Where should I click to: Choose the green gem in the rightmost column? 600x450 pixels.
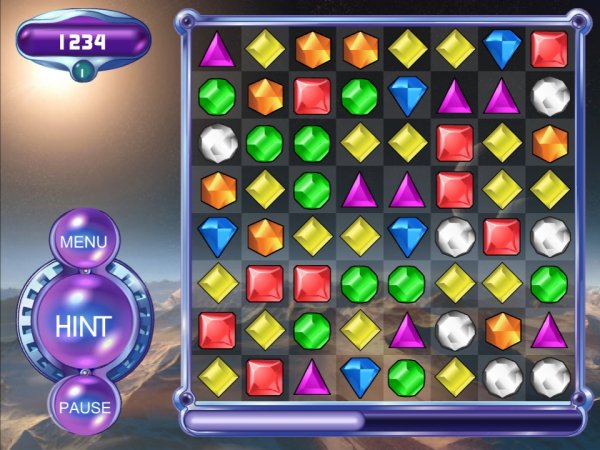pyautogui.click(x=548, y=283)
